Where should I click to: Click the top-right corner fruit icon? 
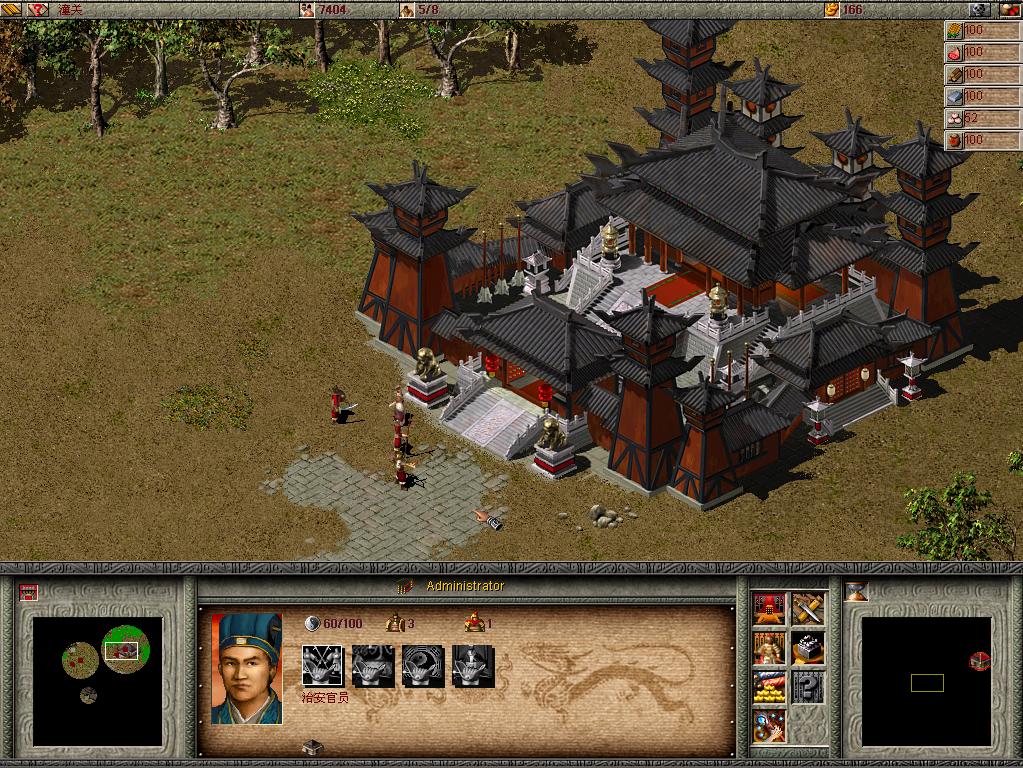click(x=1011, y=9)
